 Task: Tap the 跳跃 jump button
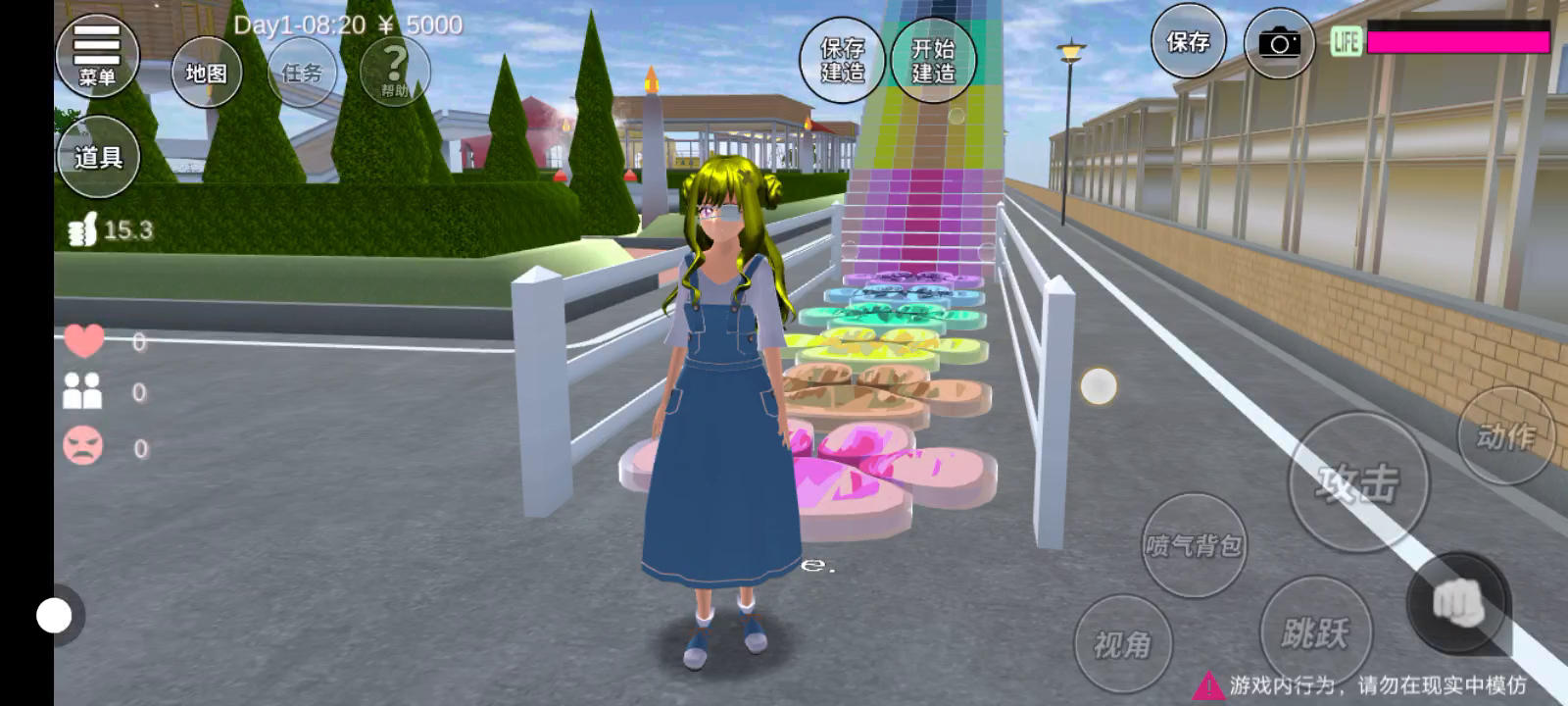point(1315,632)
